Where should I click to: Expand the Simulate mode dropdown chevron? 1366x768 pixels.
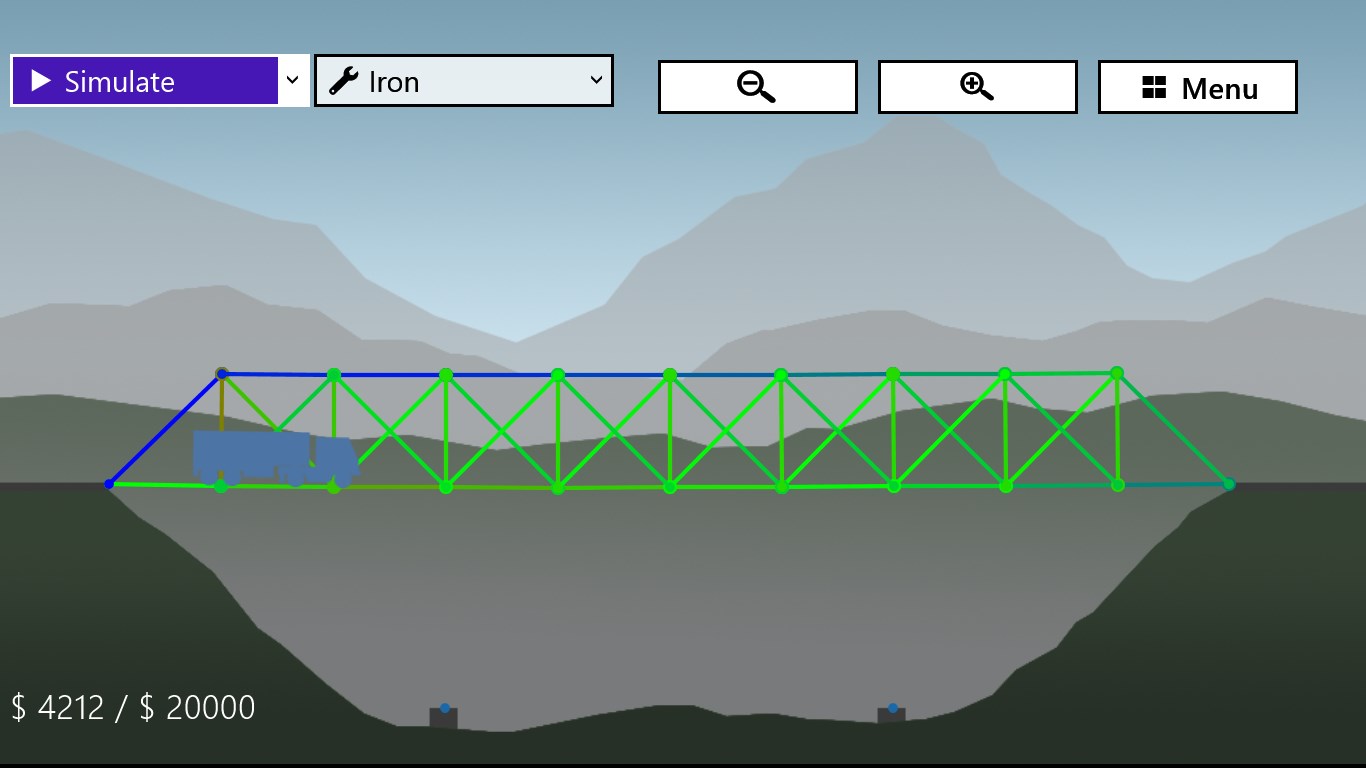pyautogui.click(x=292, y=81)
